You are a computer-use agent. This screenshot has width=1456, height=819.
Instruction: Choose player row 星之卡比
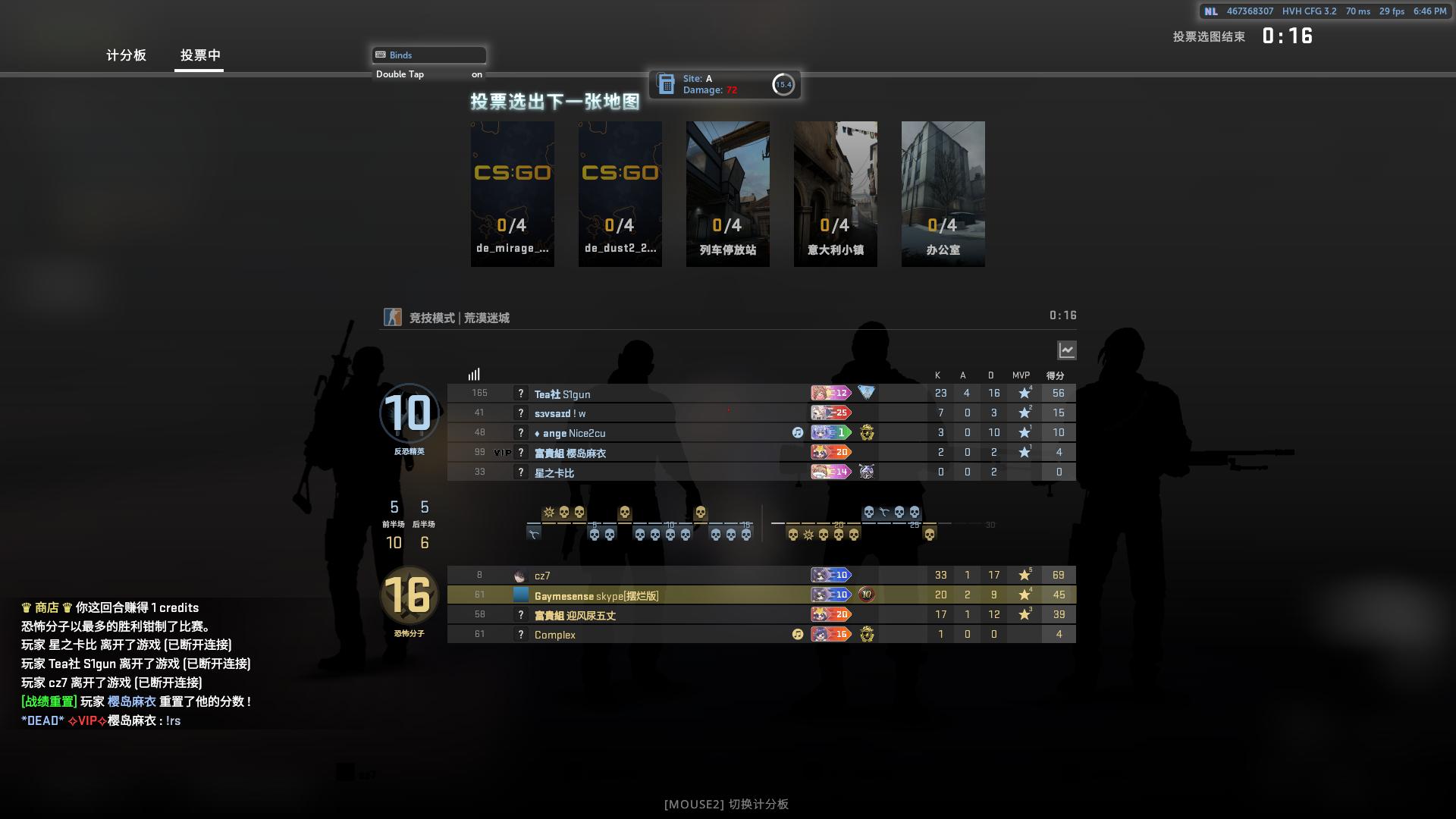click(x=554, y=472)
